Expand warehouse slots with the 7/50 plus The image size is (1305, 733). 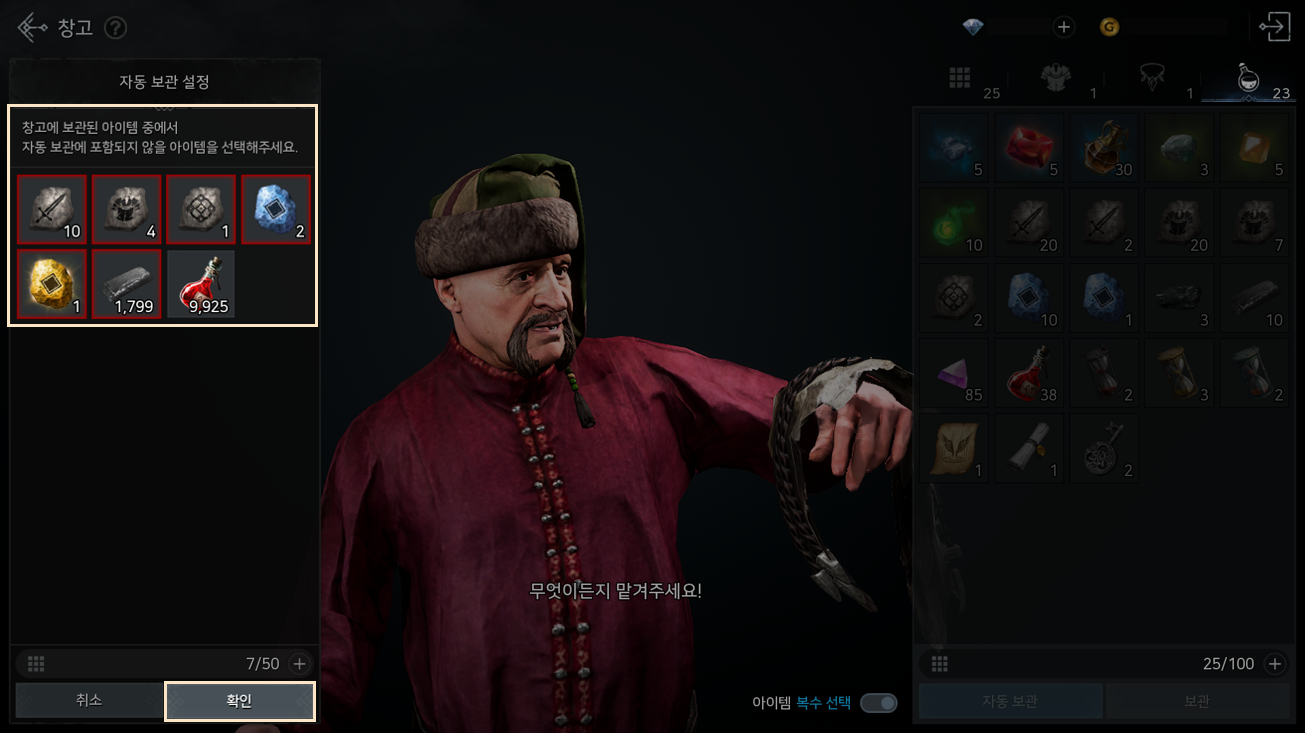pos(299,663)
